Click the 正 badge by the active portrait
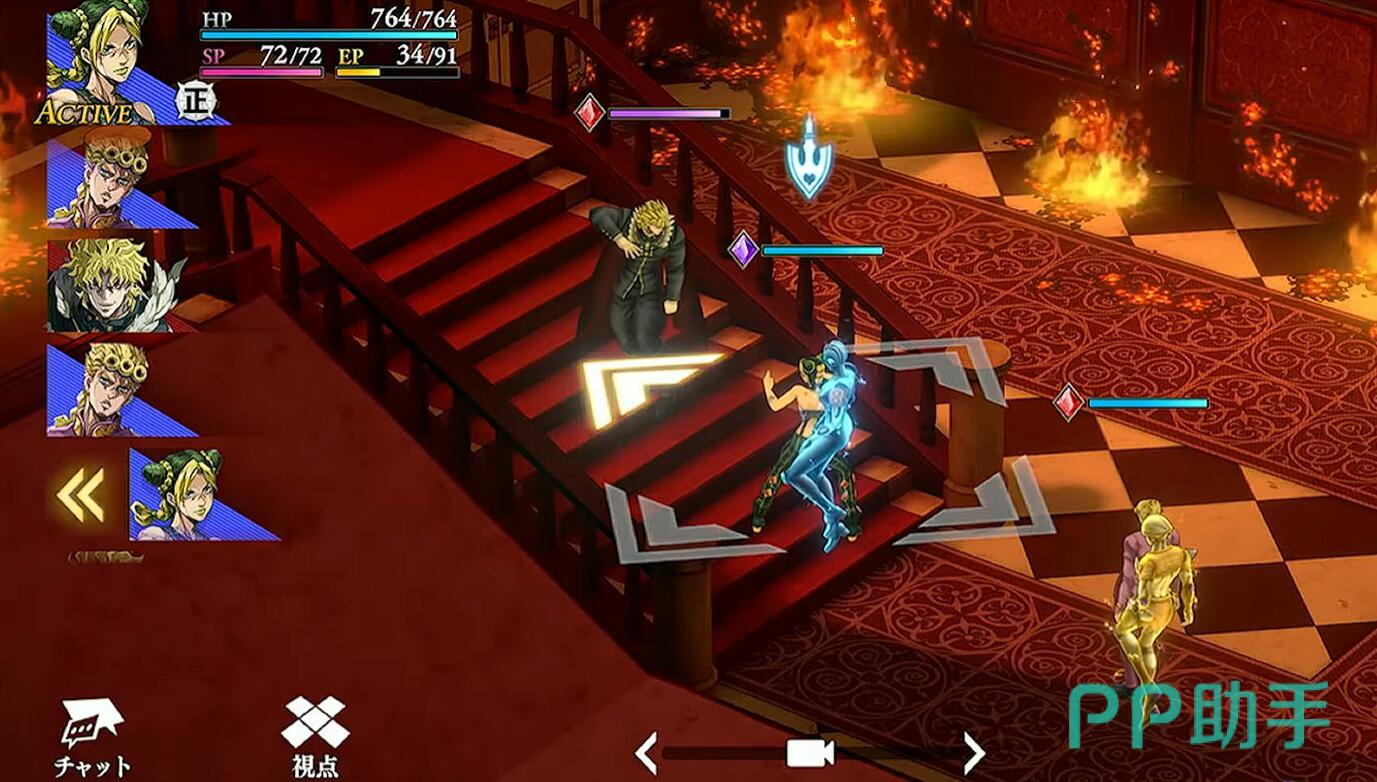The image size is (1377, 782). [195, 101]
